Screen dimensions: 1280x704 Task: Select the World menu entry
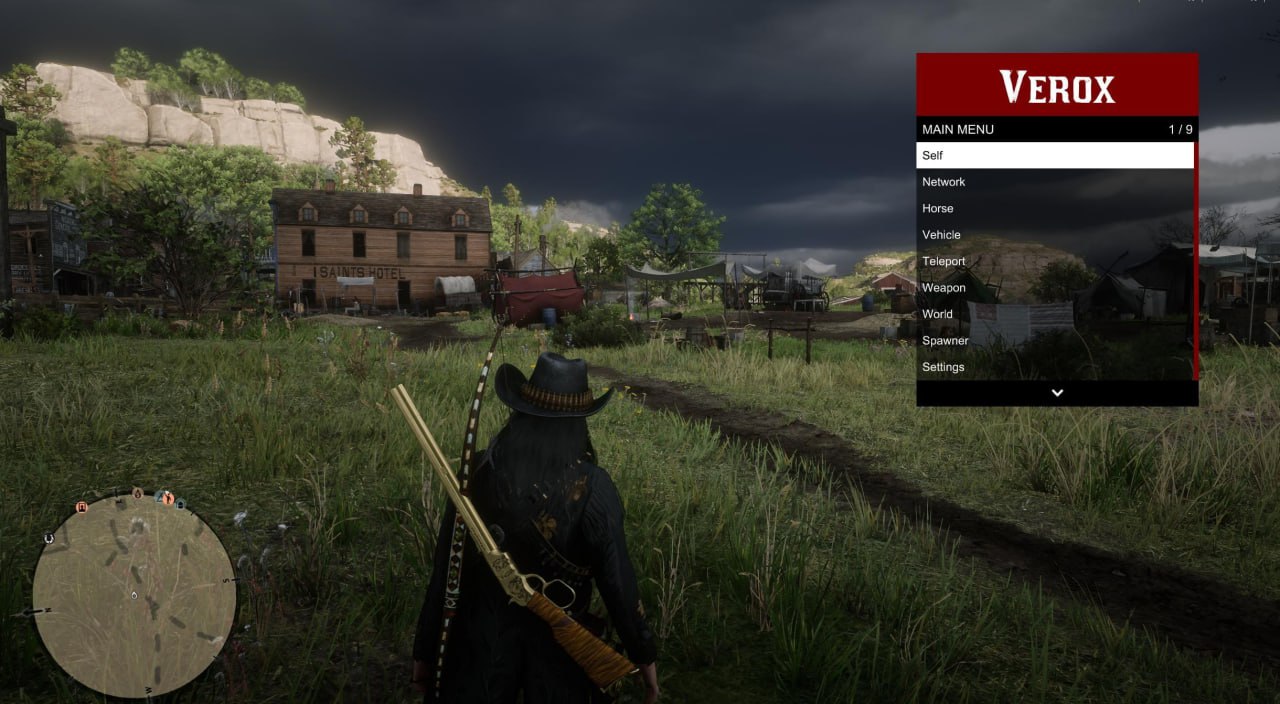pos(1055,314)
